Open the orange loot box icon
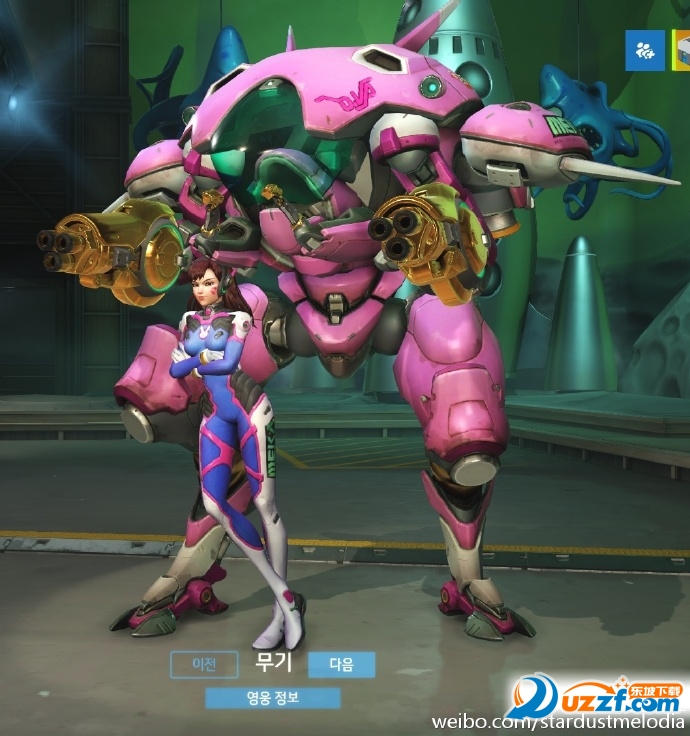 point(681,50)
